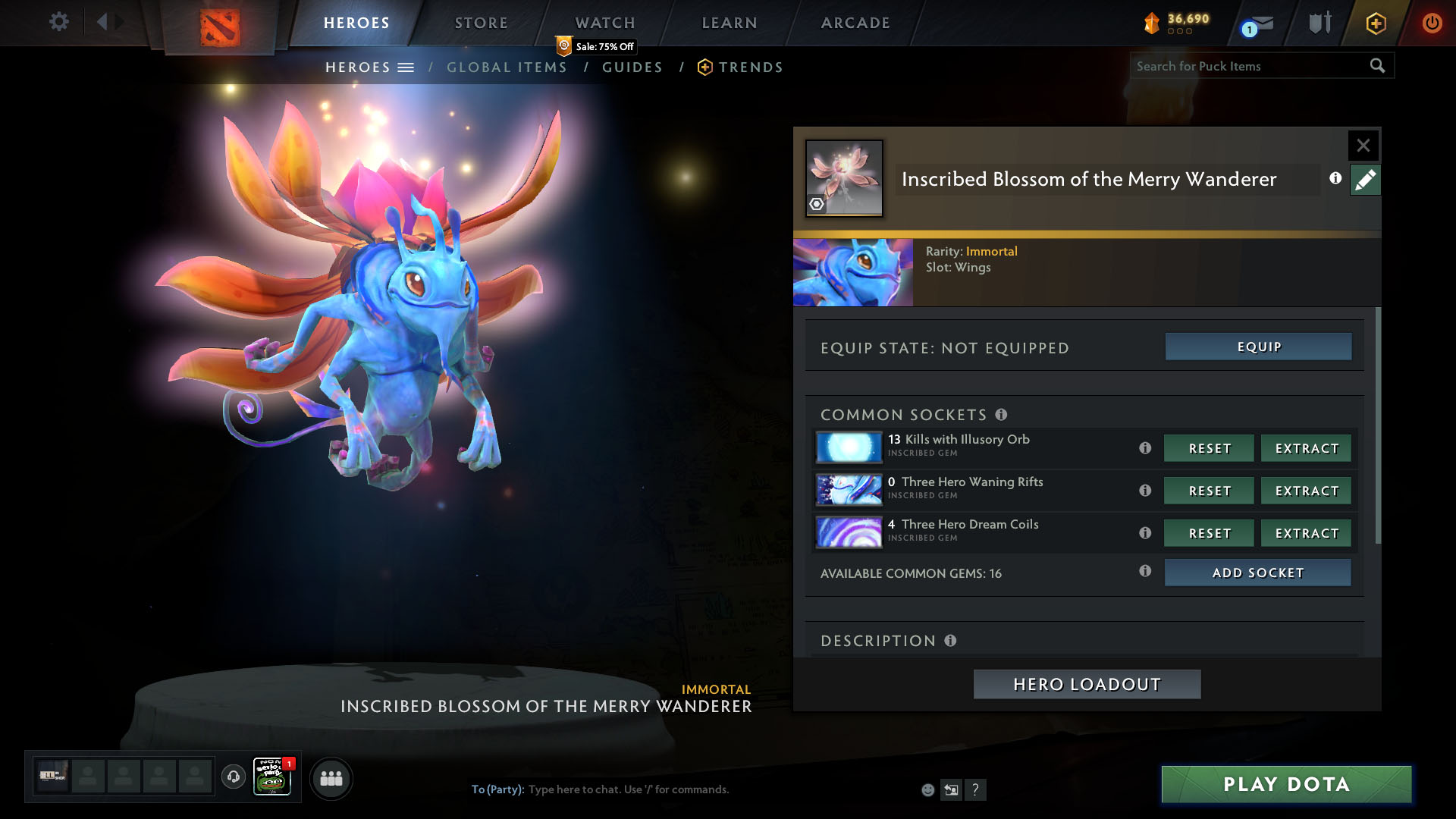Switch to the Store tab
This screenshot has height=819, width=1456.
(482, 23)
